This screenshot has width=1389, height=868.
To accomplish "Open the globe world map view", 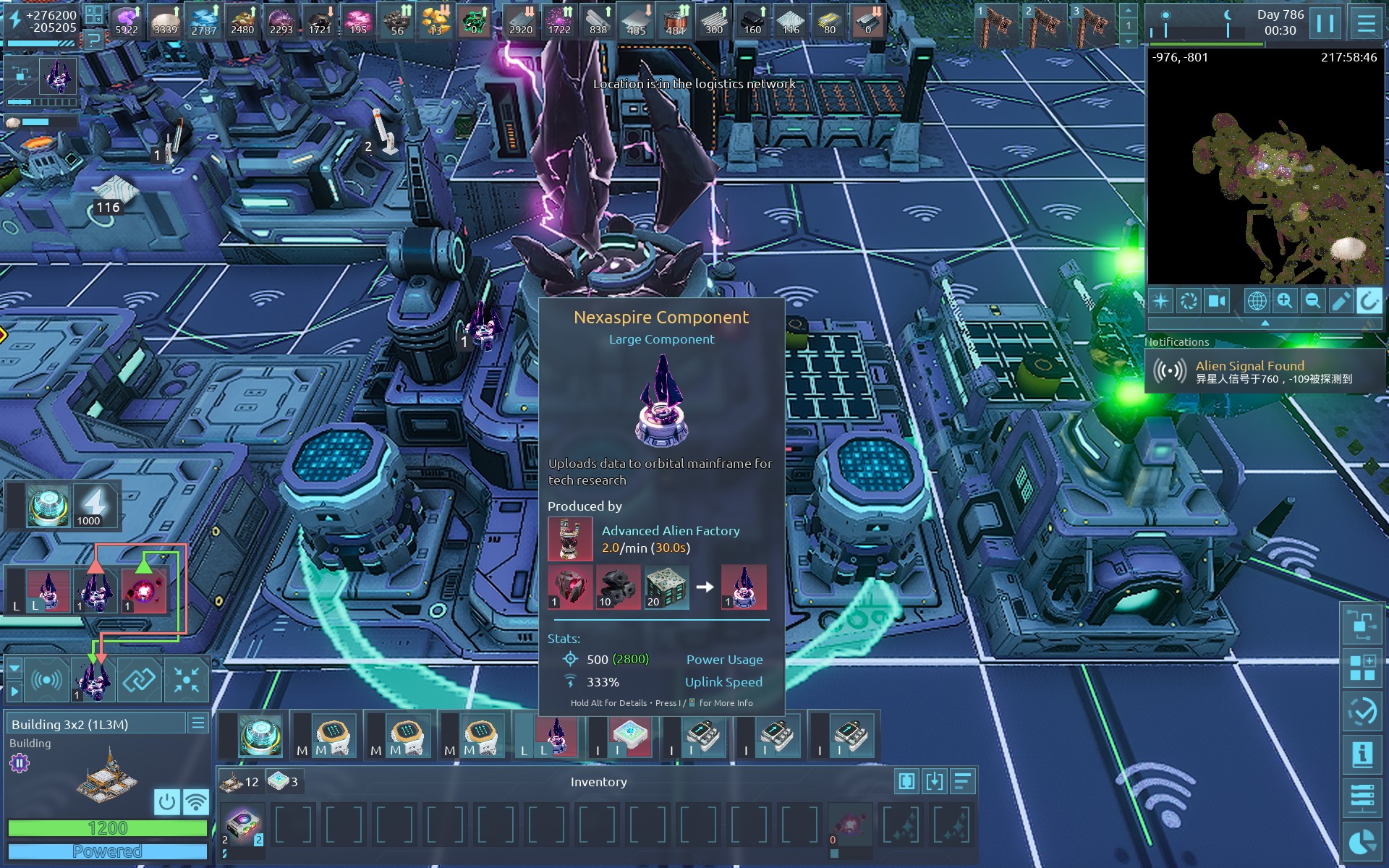I will click(1257, 301).
